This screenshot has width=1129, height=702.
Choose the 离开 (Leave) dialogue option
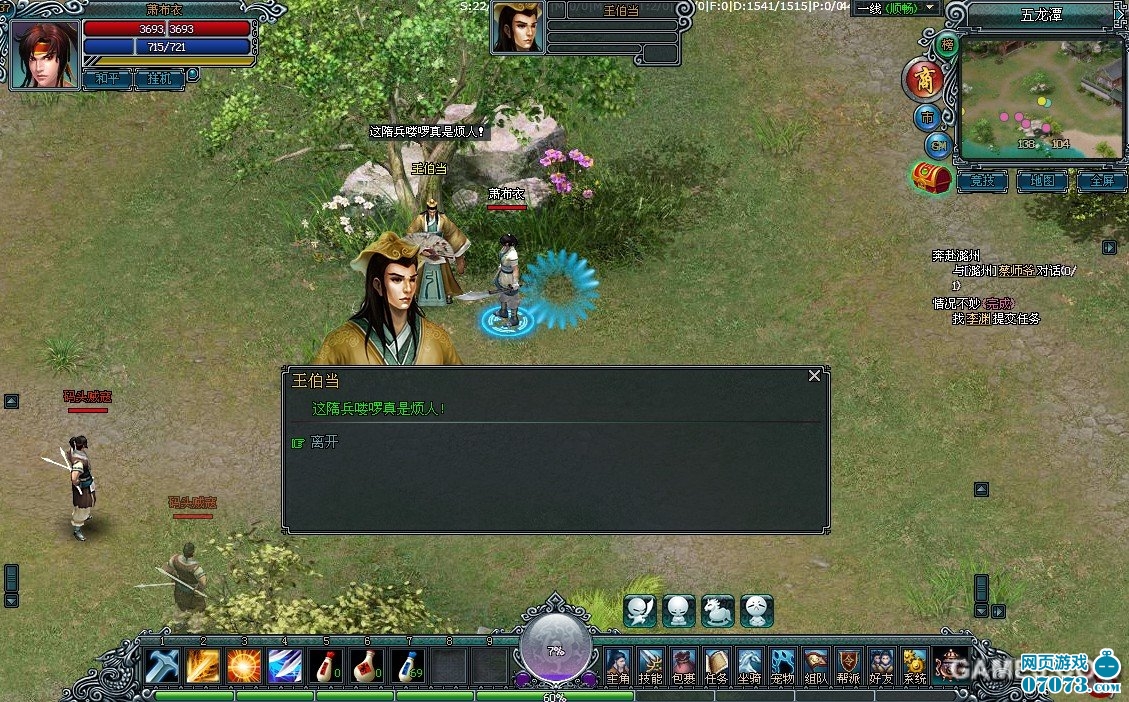[324, 442]
